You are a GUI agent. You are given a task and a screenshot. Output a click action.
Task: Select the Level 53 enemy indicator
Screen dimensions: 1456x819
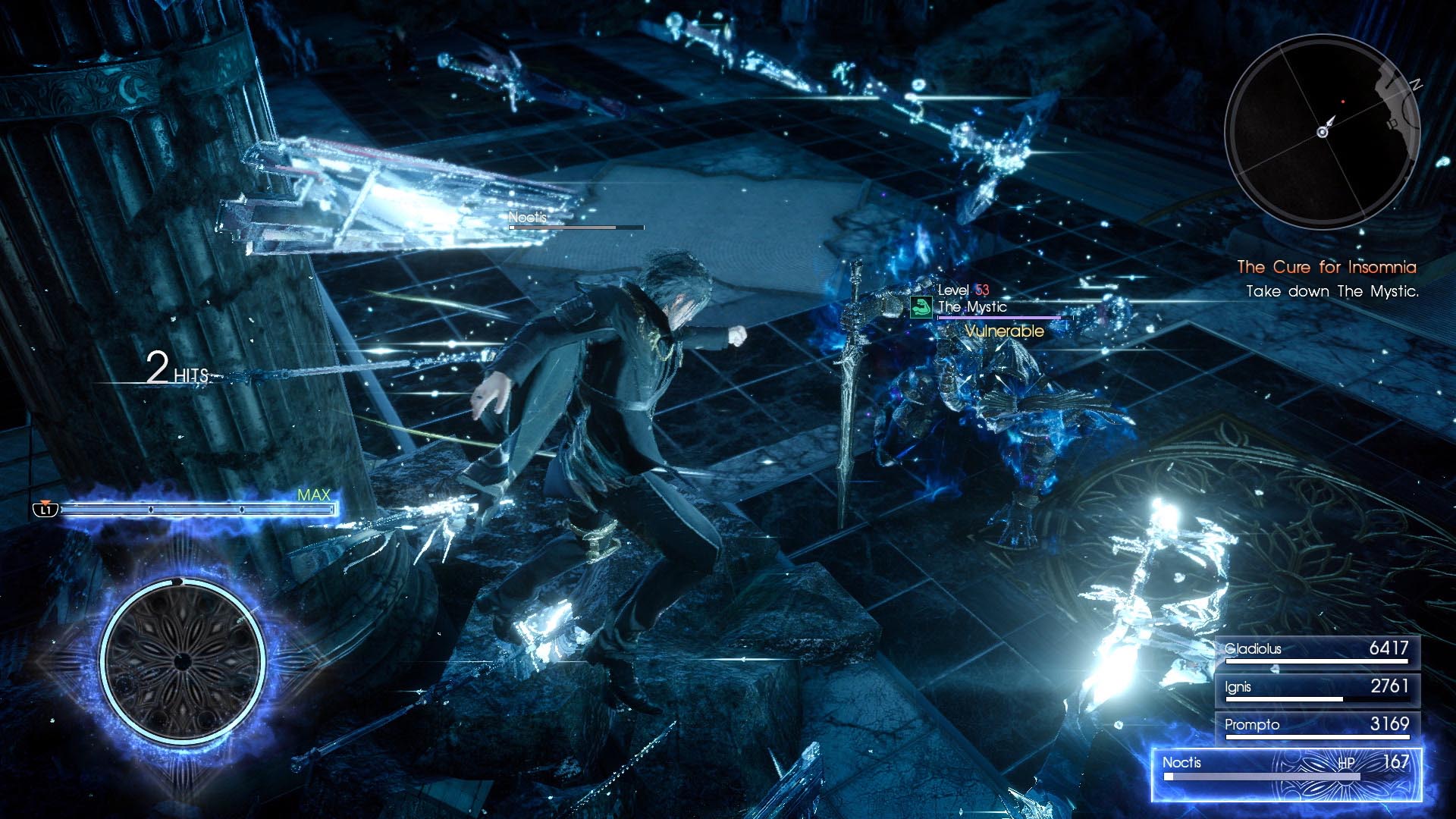pos(964,290)
